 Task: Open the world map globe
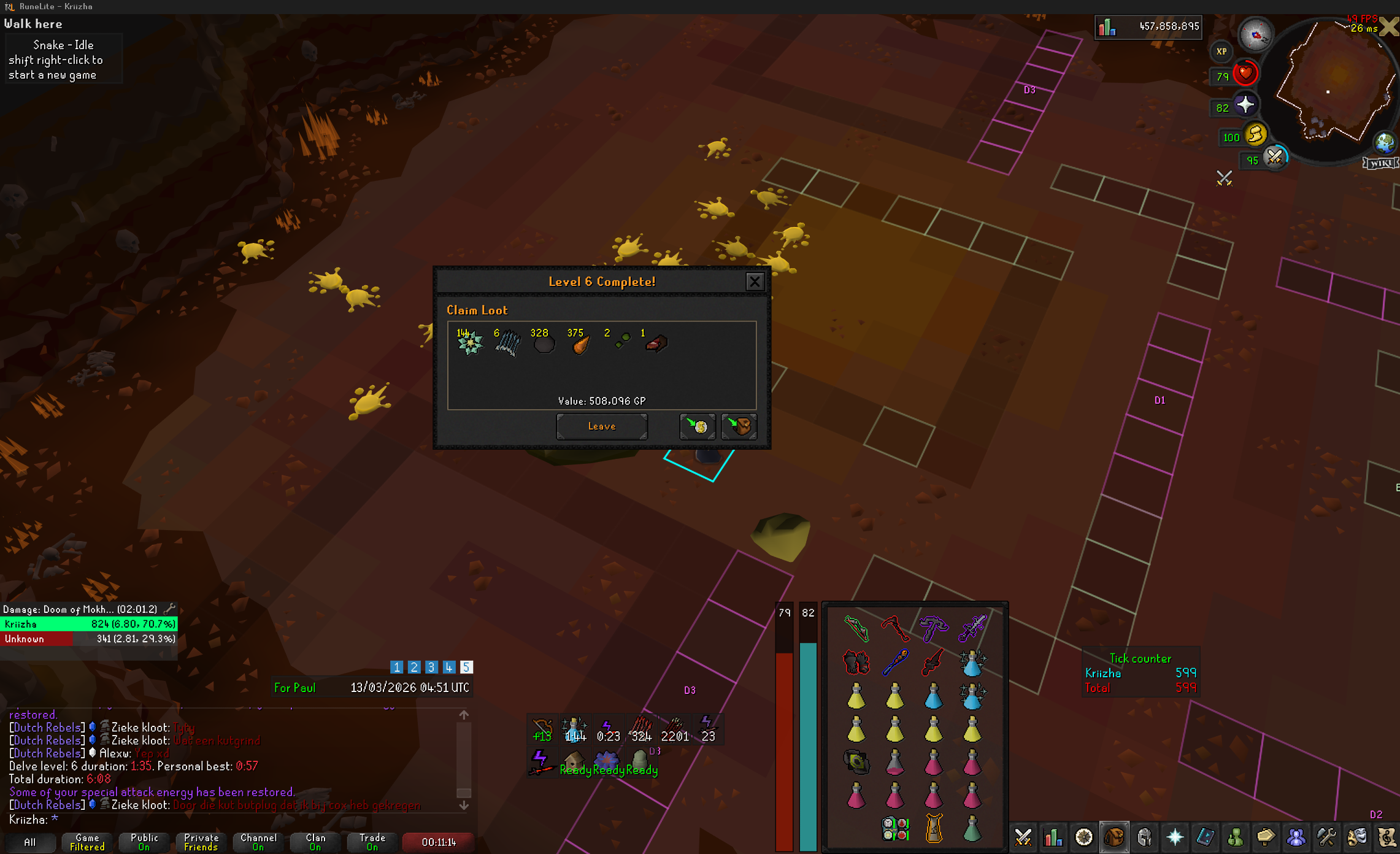point(1385,143)
